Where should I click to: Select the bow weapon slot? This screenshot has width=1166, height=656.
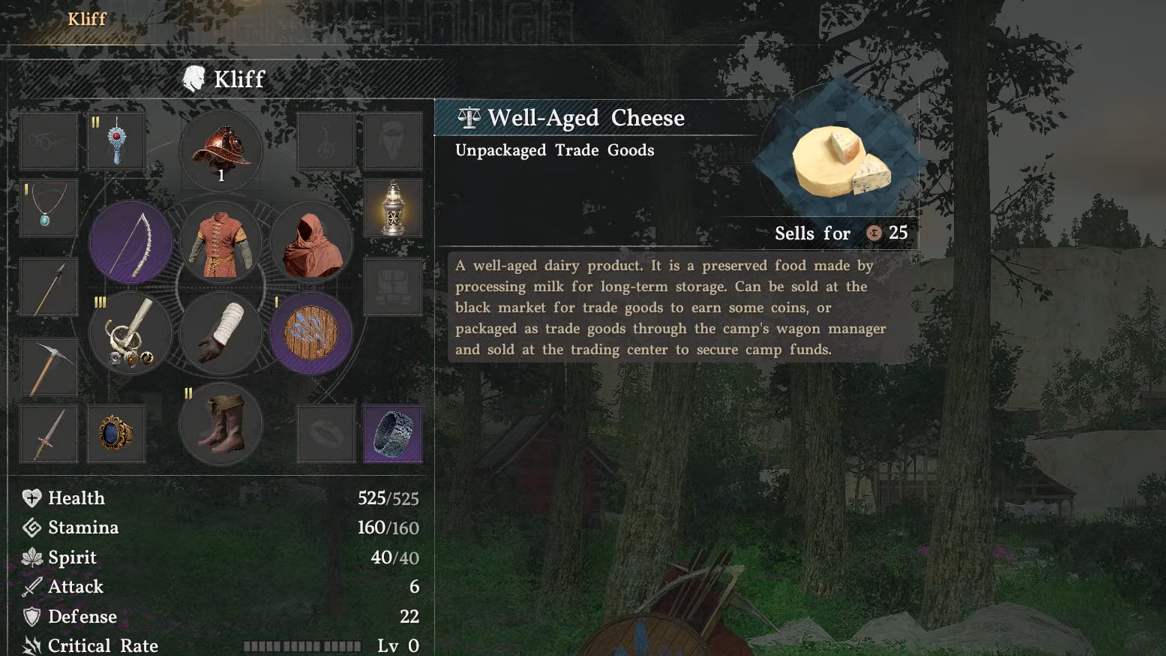130,243
